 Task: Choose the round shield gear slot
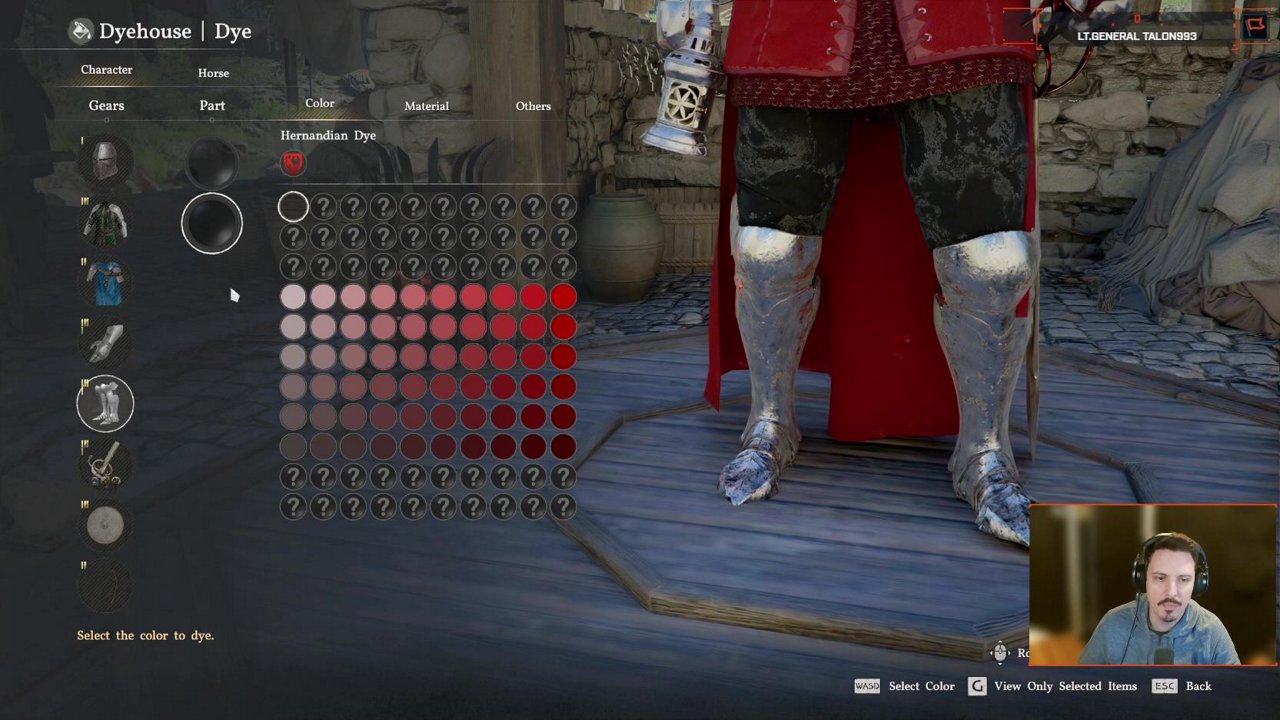(105, 526)
